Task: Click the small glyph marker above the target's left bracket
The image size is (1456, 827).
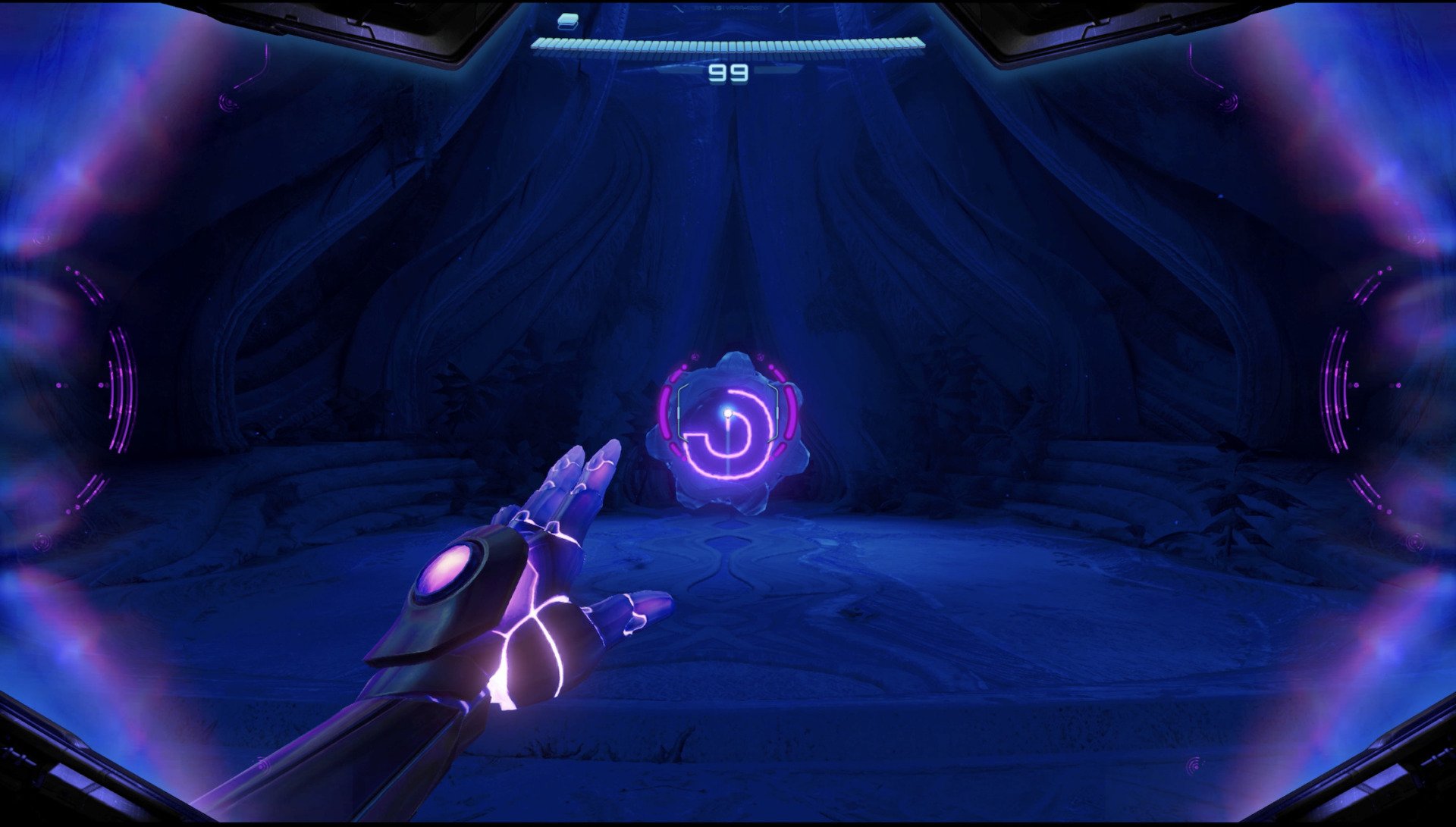Action: coord(695,356)
